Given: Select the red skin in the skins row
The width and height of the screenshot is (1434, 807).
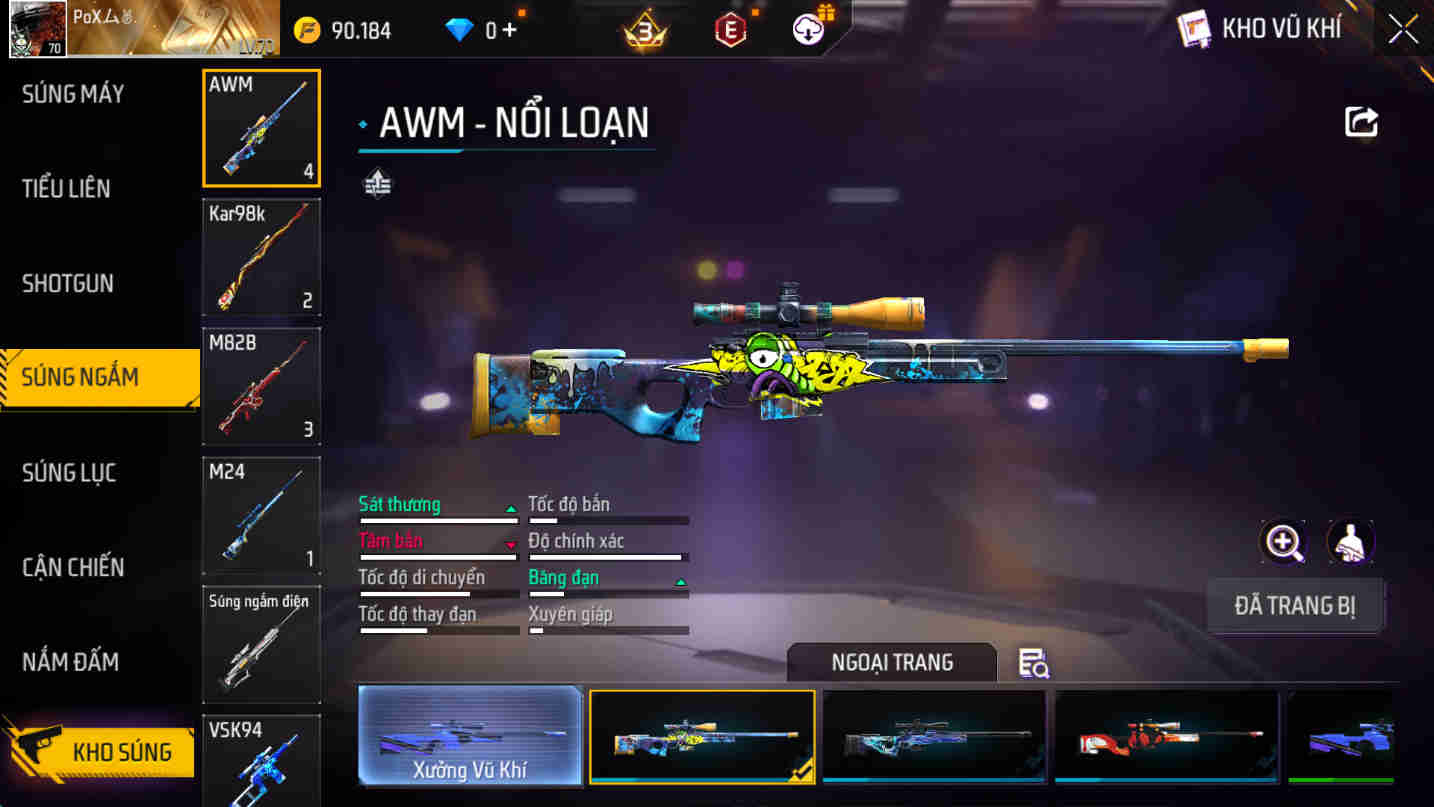Looking at the screenshot, I should tap(1166, 737).
